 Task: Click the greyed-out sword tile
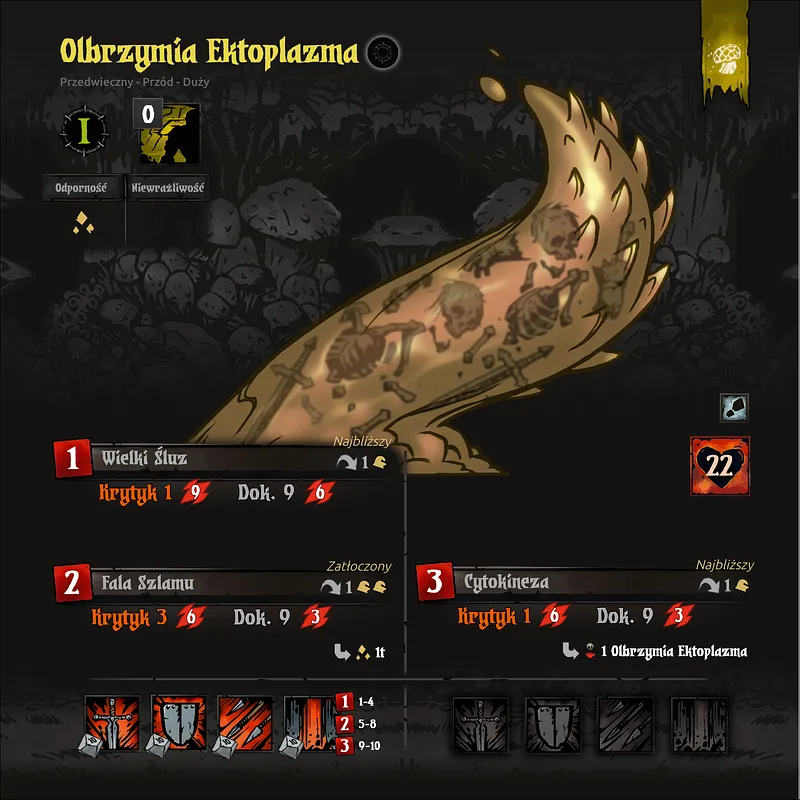coord(479,723)
